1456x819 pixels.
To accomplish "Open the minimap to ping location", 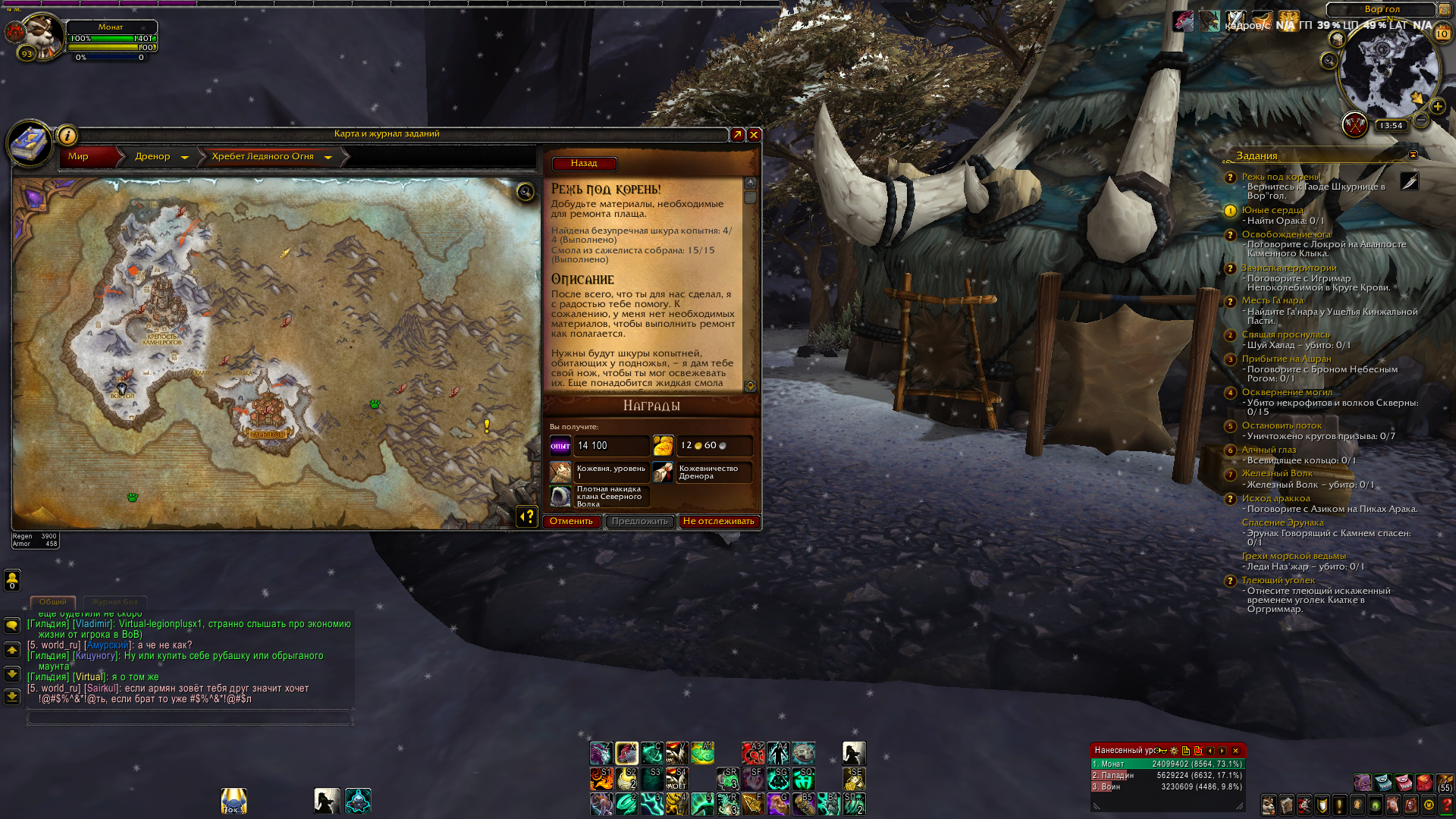I will pyautogui.click(x=1387, y=72).
